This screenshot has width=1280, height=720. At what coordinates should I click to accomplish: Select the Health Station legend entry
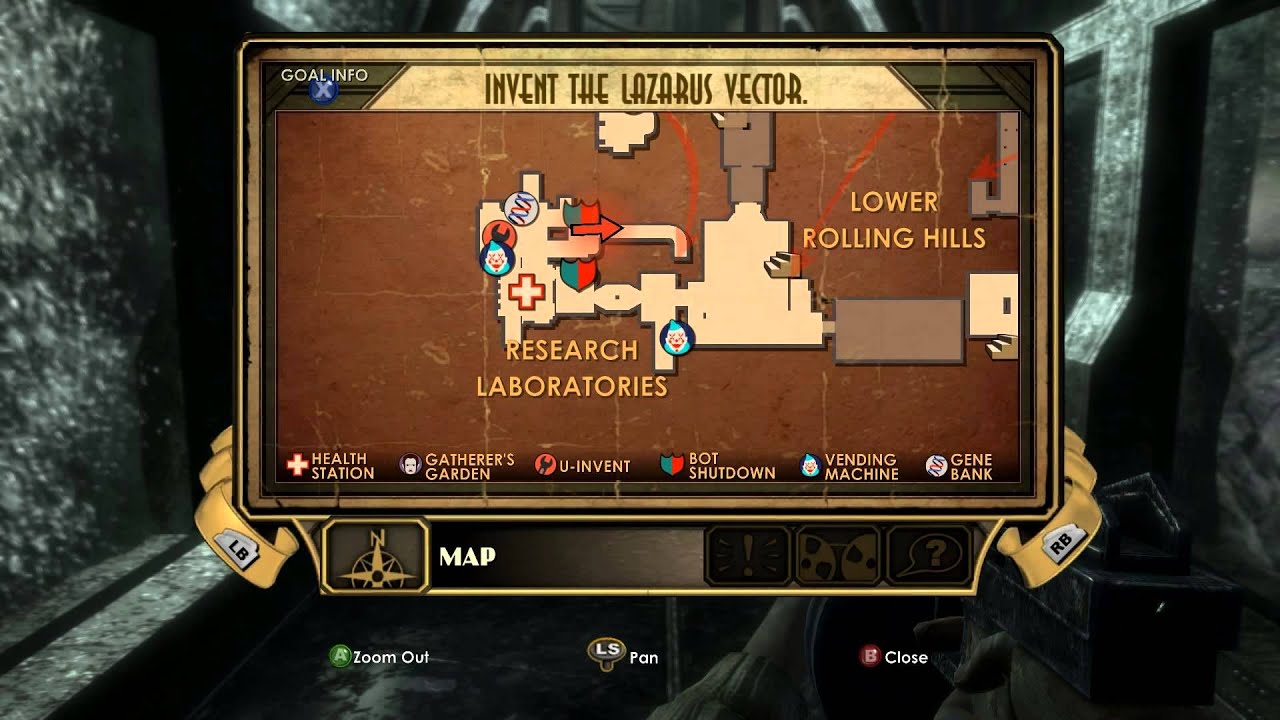pos(331,466)
